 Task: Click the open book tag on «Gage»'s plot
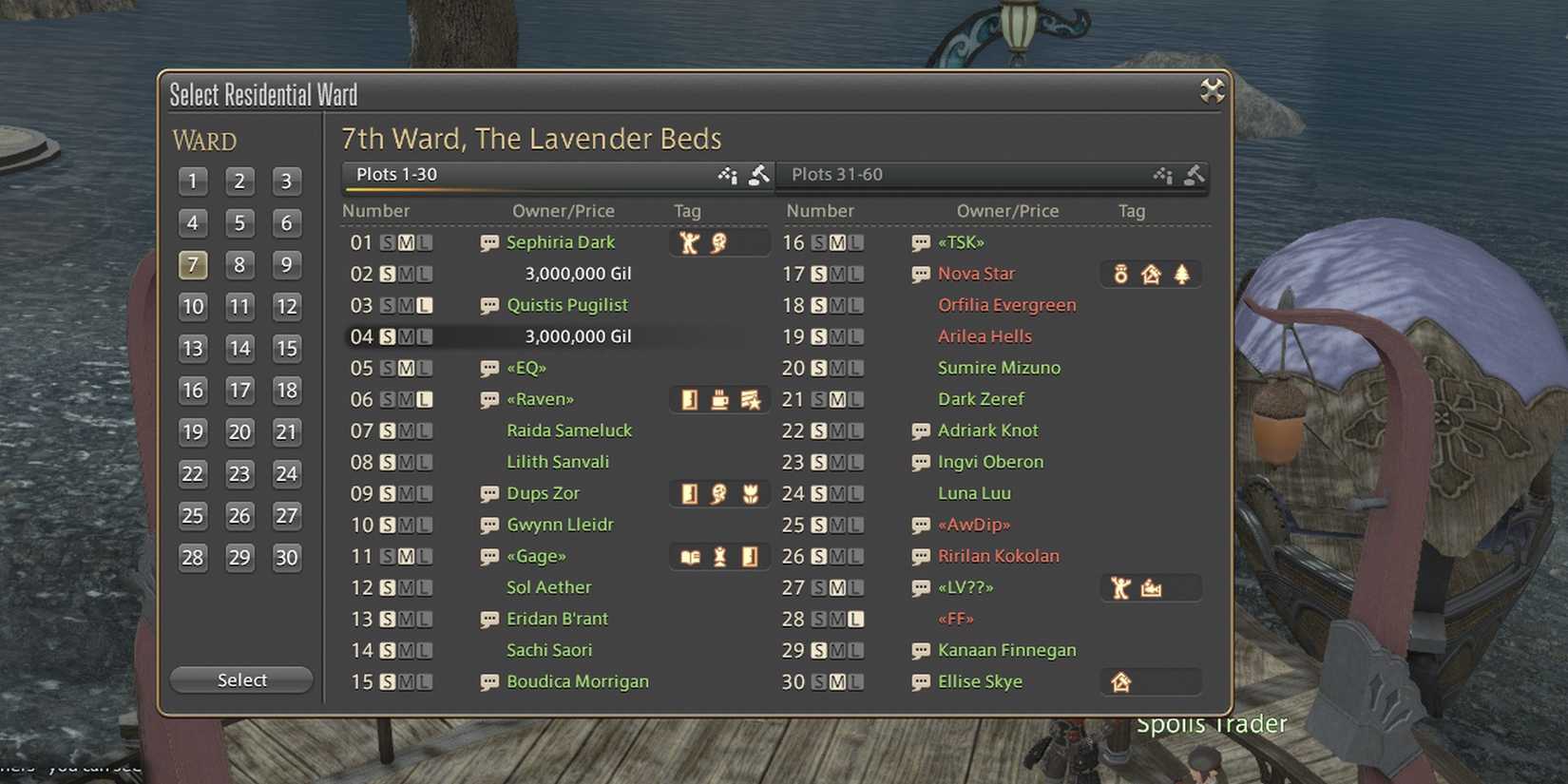coord(691,556)
